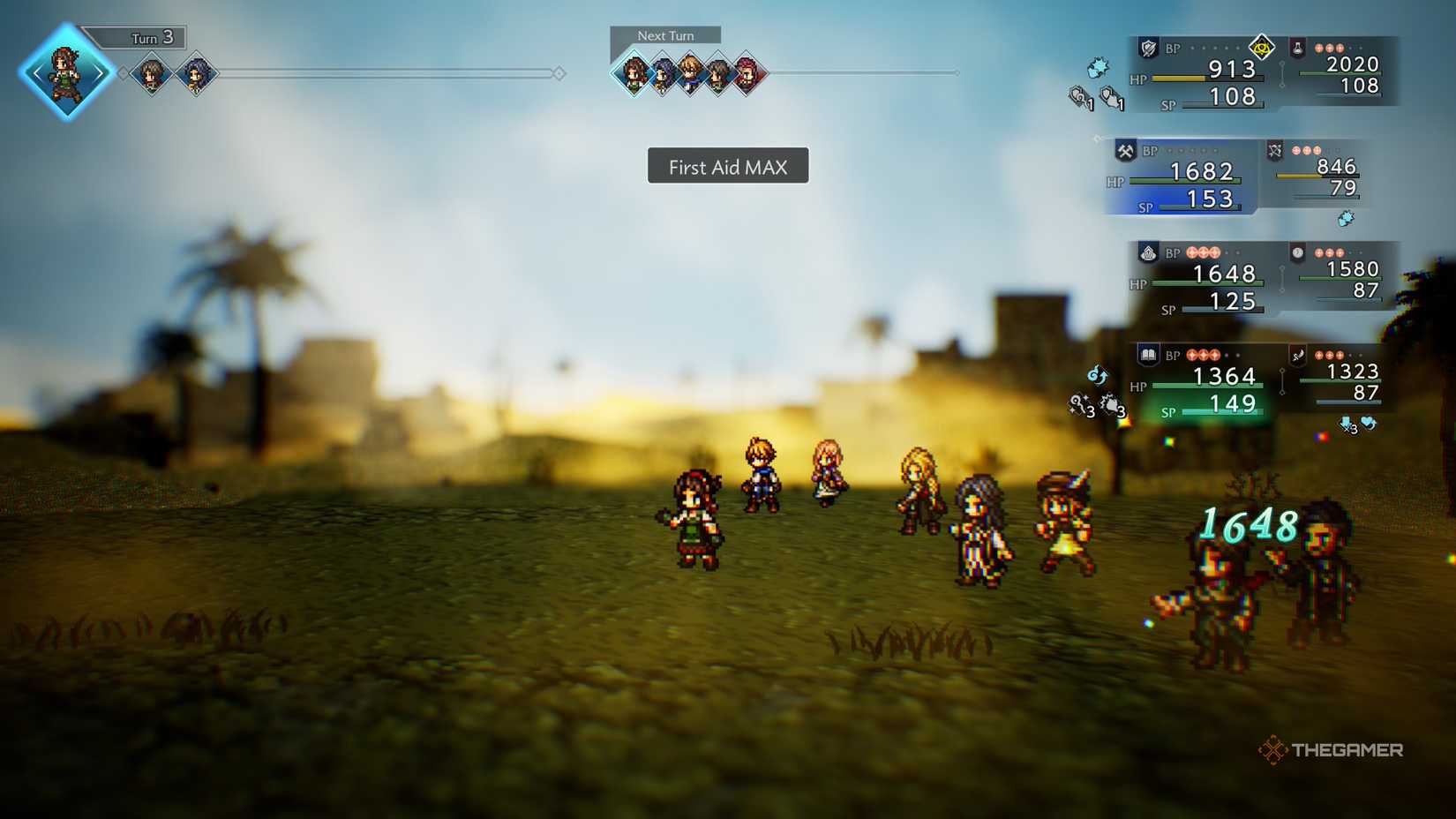1456x819 pixels.
Task: Click the sword job icon beside 1323 HP
Action: [x=1297, y=356]
